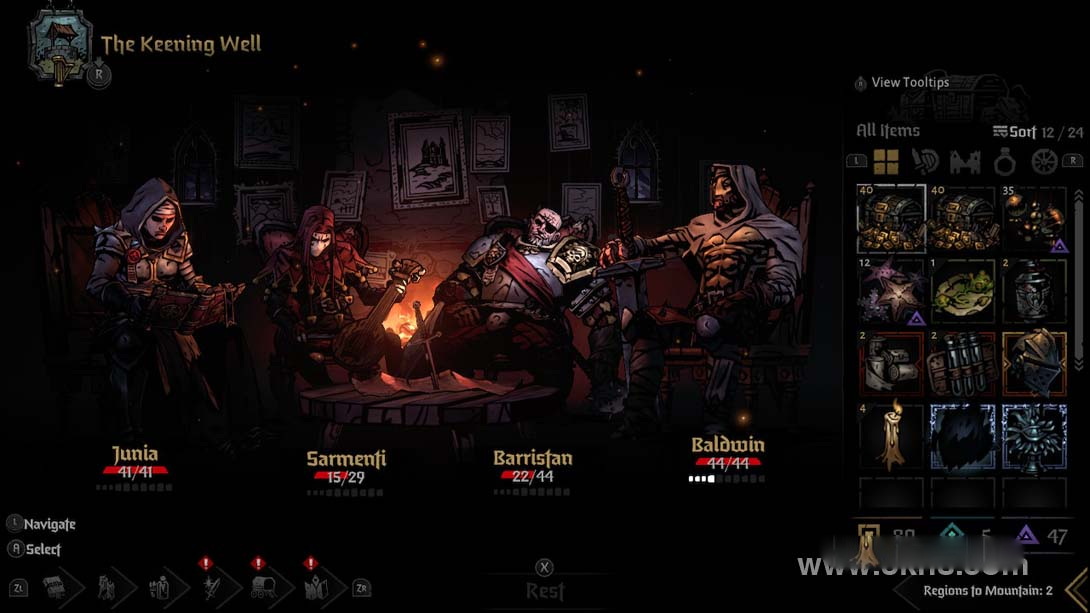Sort the inventory items
This screenshot has width=1090, height=613.
pos(1015,131)
